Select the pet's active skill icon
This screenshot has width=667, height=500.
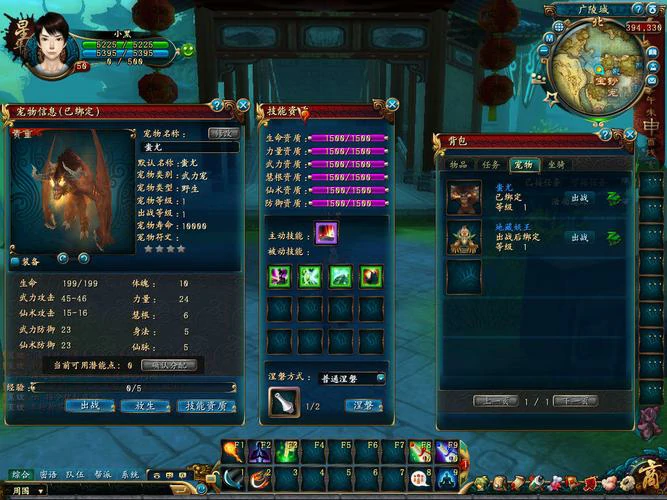coord(326,234)
